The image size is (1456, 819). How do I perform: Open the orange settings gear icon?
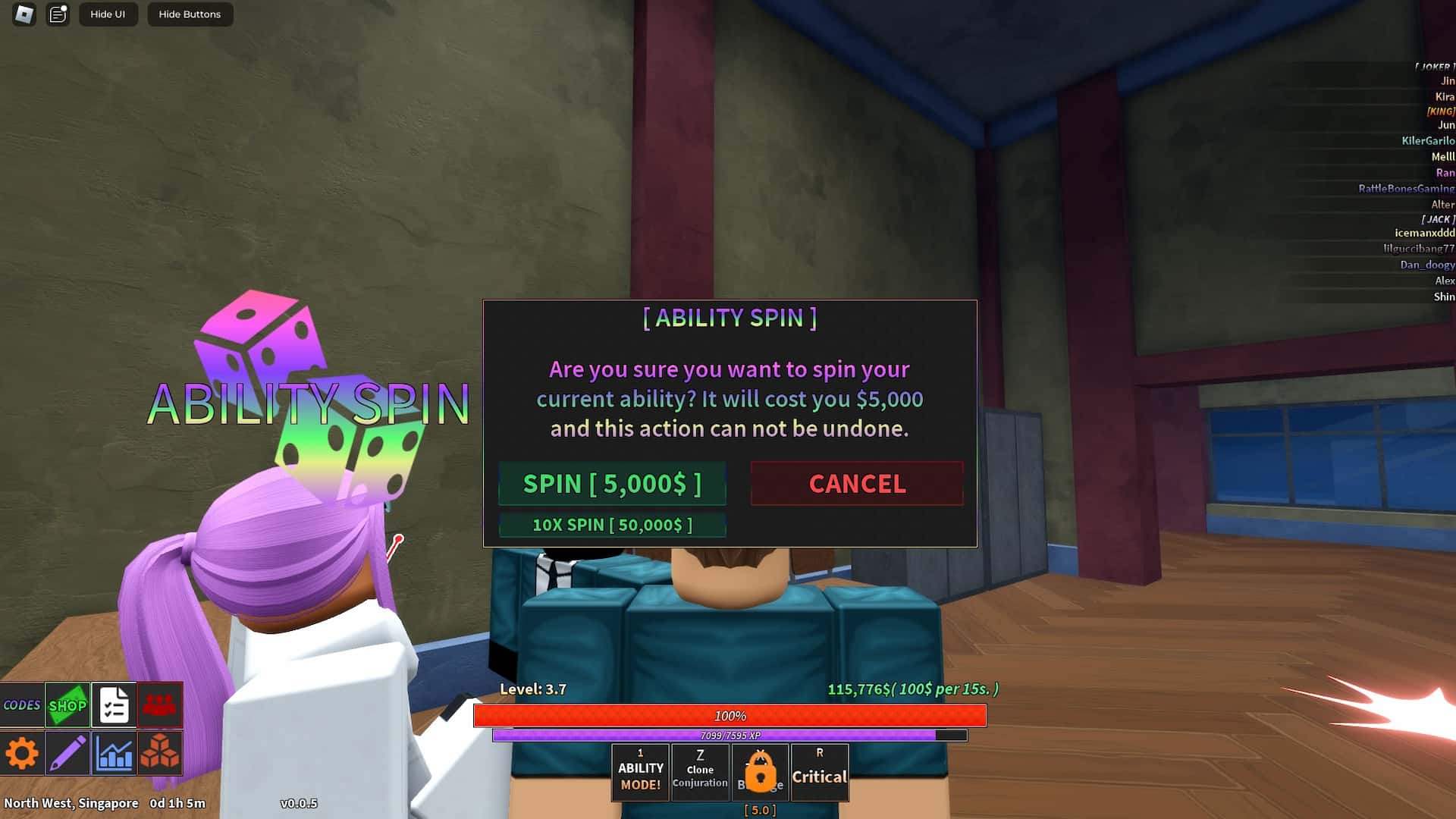click(x=22, y=752)
